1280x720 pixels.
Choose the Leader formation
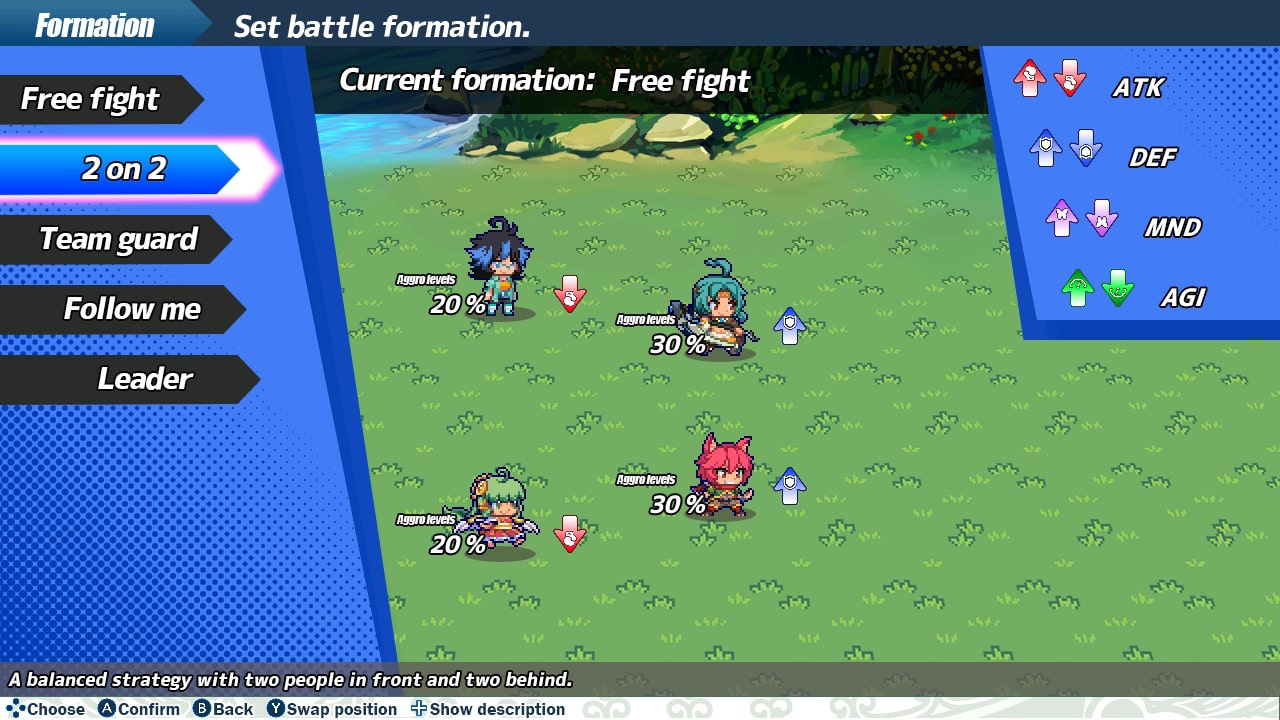coord(145,379)
